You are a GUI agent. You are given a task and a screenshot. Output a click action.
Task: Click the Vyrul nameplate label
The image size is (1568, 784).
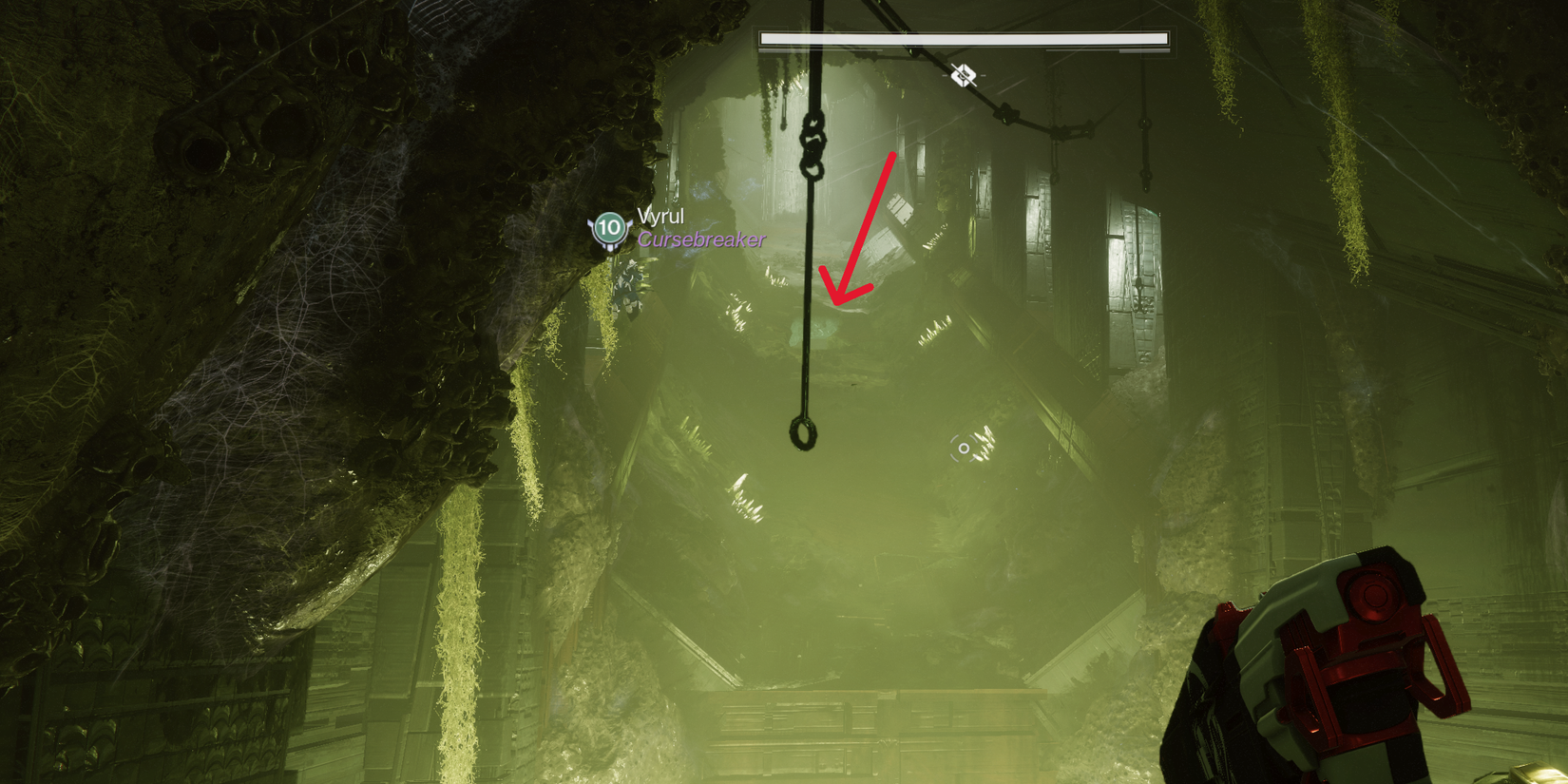(x=662, y=218)
